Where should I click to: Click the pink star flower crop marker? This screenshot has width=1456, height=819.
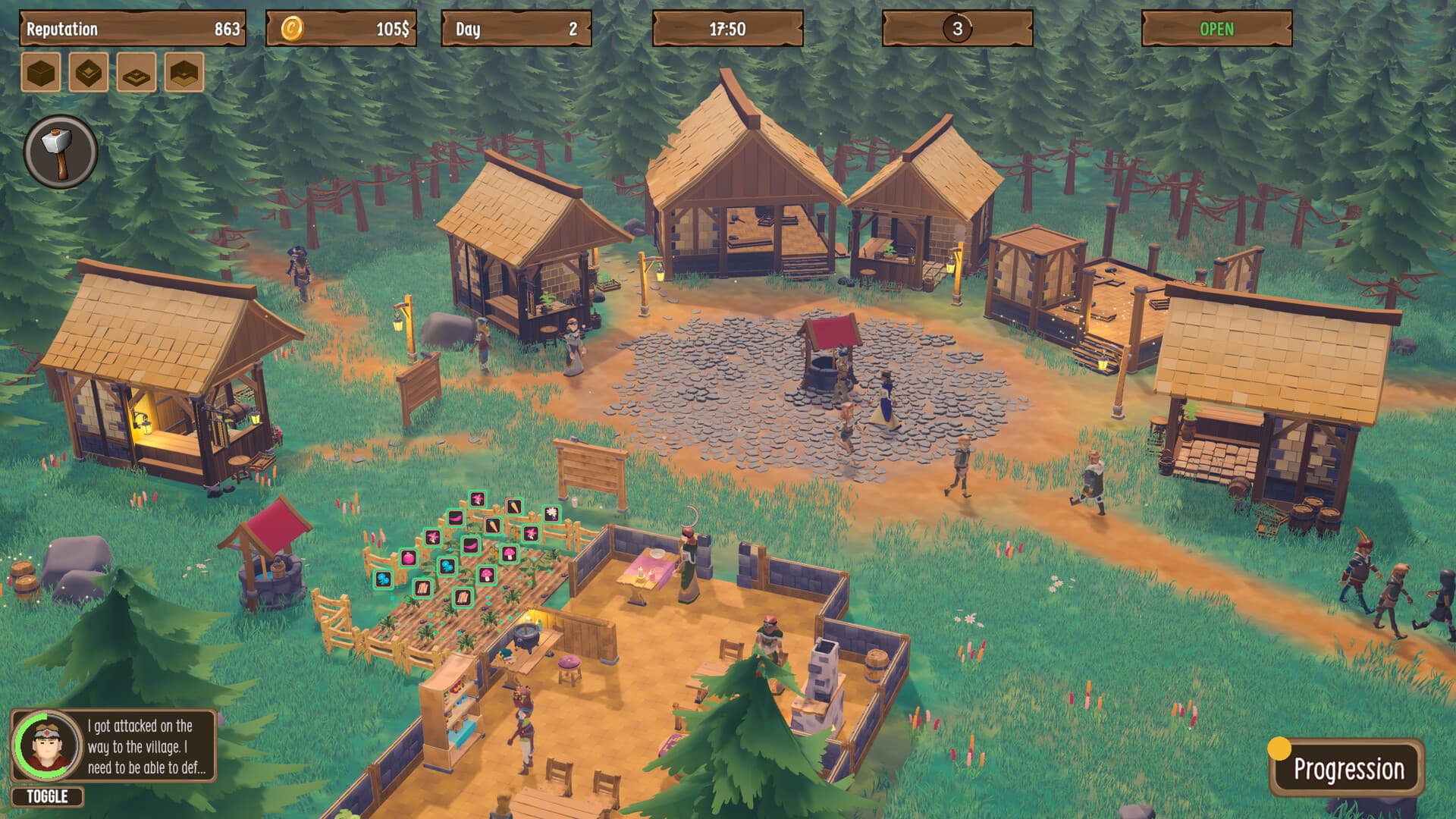tap(477, 500)
